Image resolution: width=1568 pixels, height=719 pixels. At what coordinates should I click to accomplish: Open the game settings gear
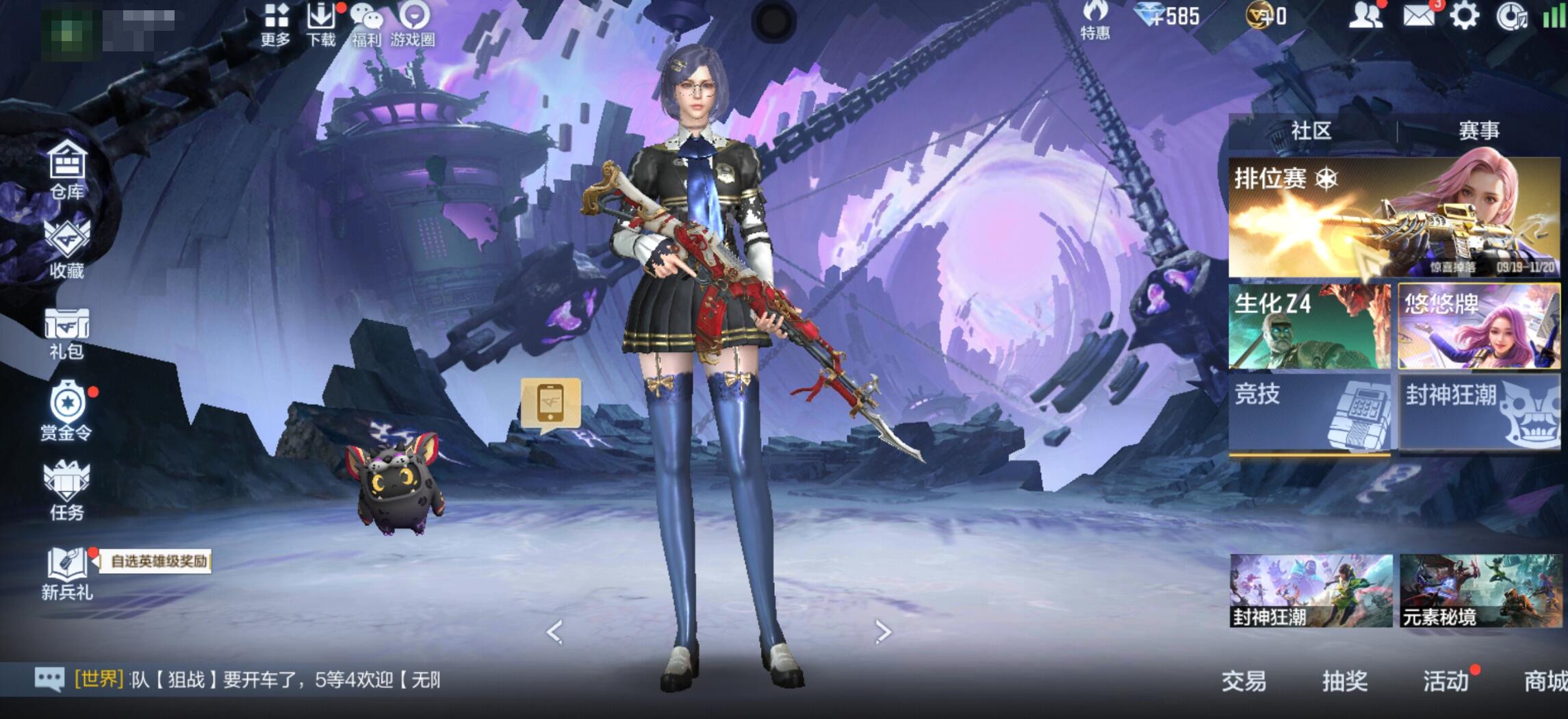coord(1463,15)
